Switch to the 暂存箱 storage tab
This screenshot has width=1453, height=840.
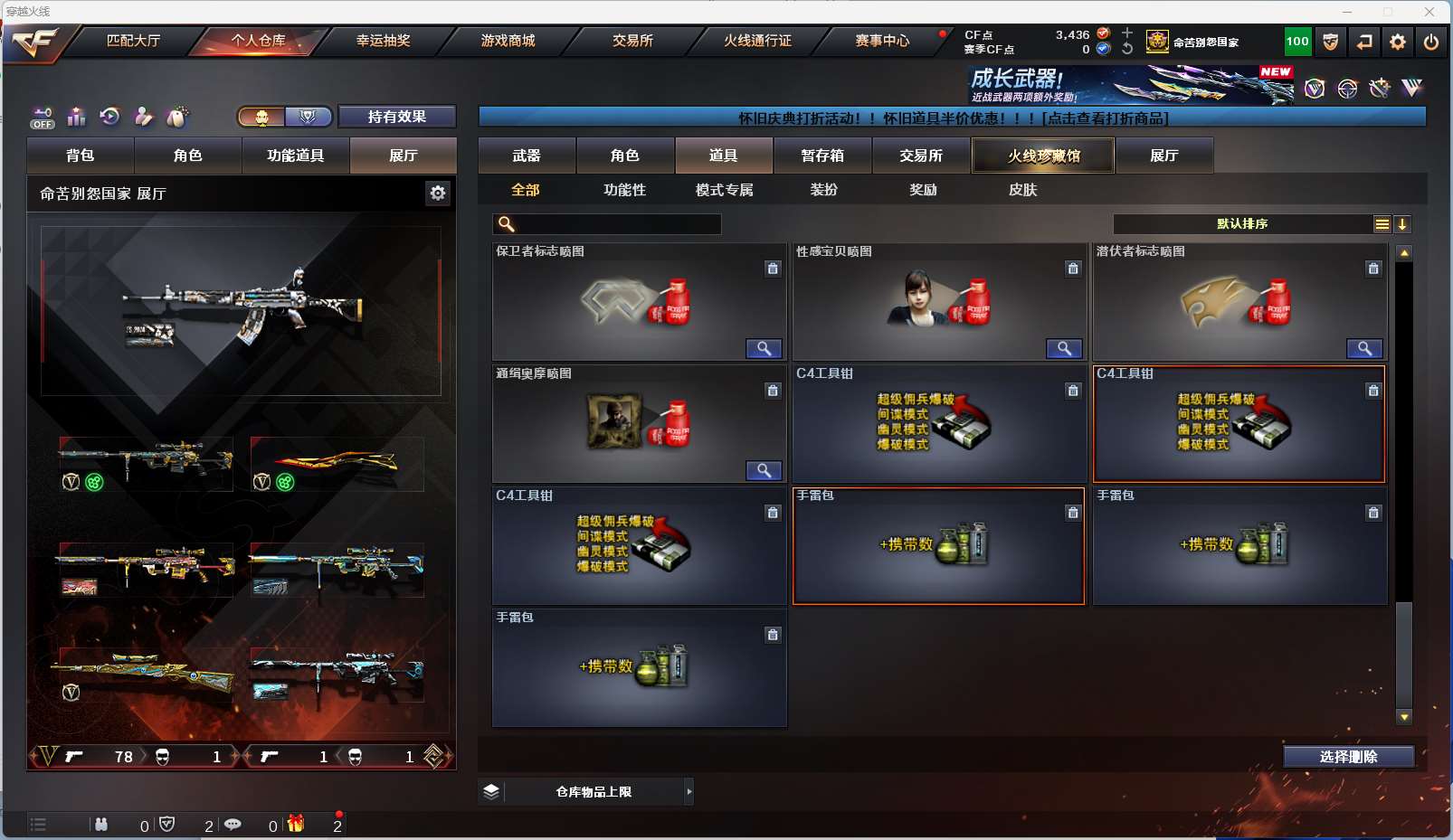pyautogui.click(x=822, y=156)
